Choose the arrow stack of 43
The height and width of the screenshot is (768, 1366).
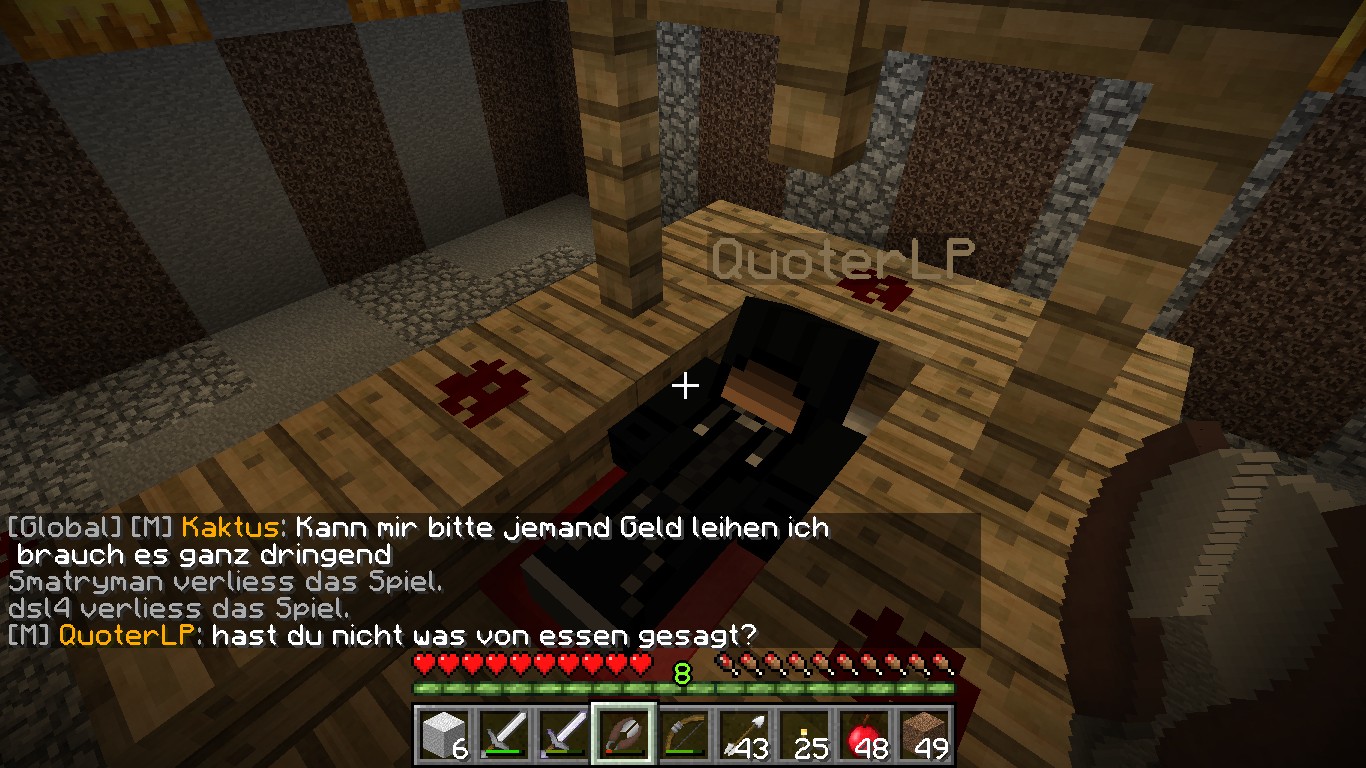click(744, 736)
